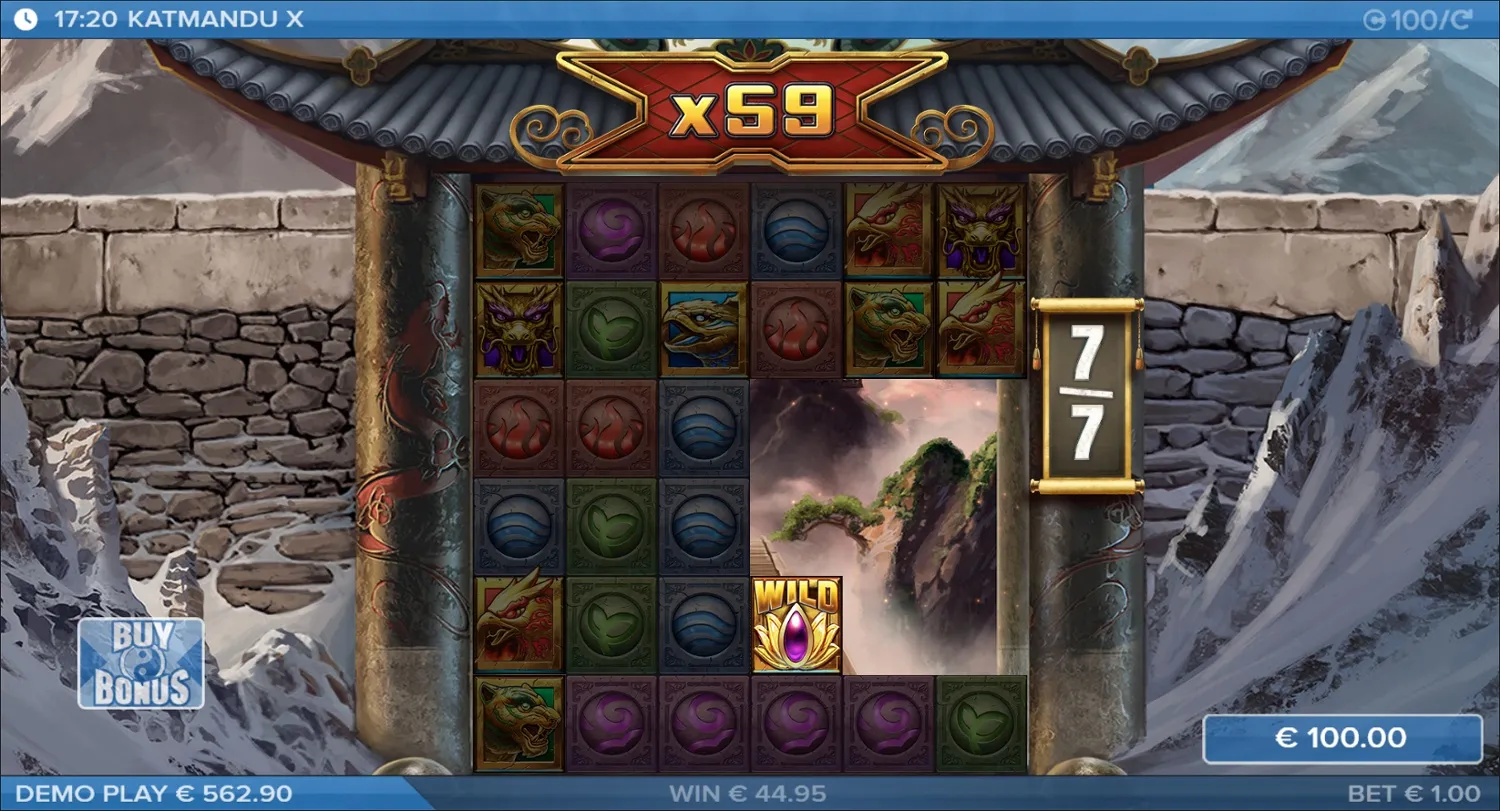The width and height of the screenshot is (1500, 811).
Task: Click the golden WILD lotus symbol
Action: point(795,625)
